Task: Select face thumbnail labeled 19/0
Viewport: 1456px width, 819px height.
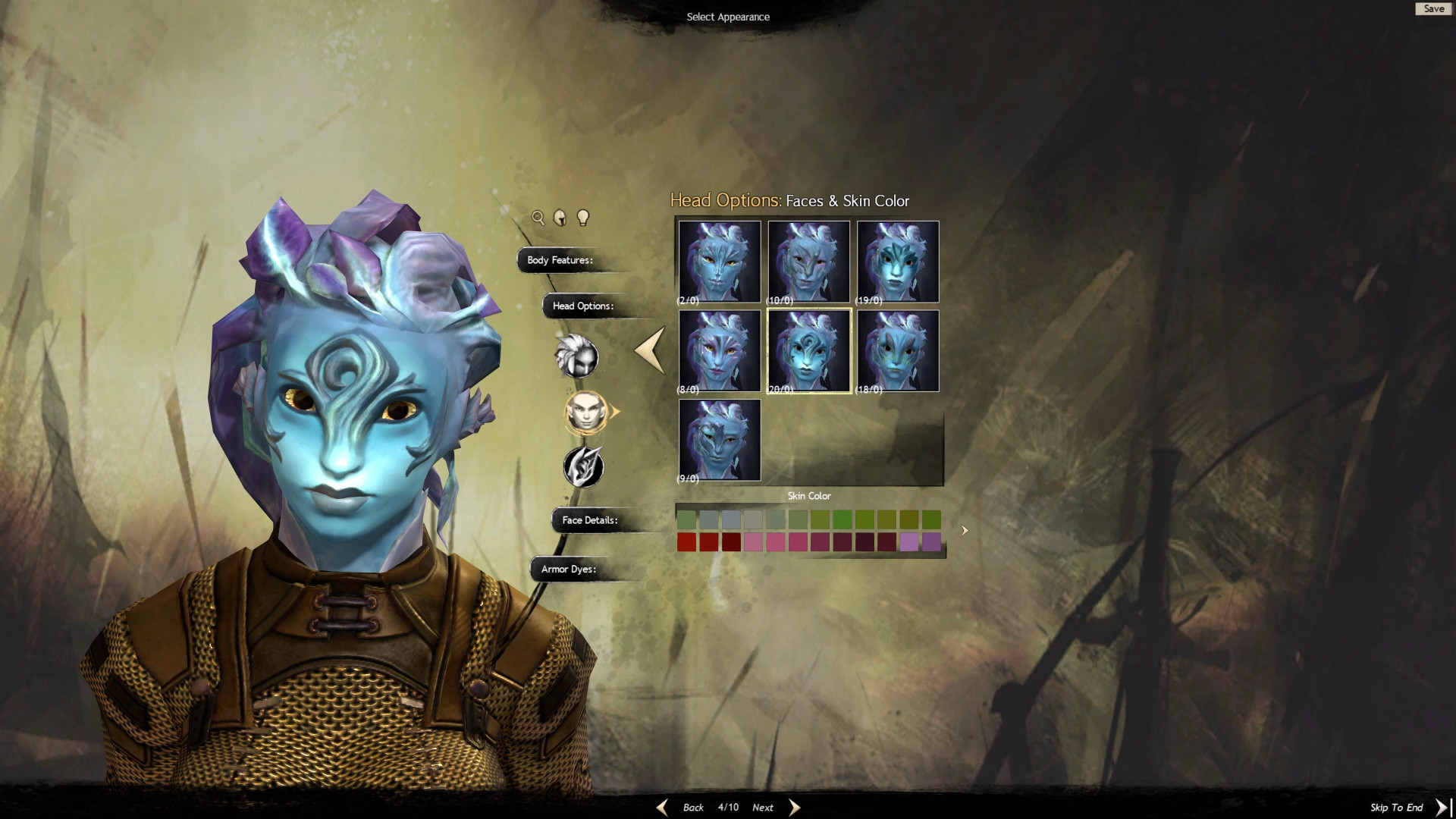Action: (x=897, y=261)
